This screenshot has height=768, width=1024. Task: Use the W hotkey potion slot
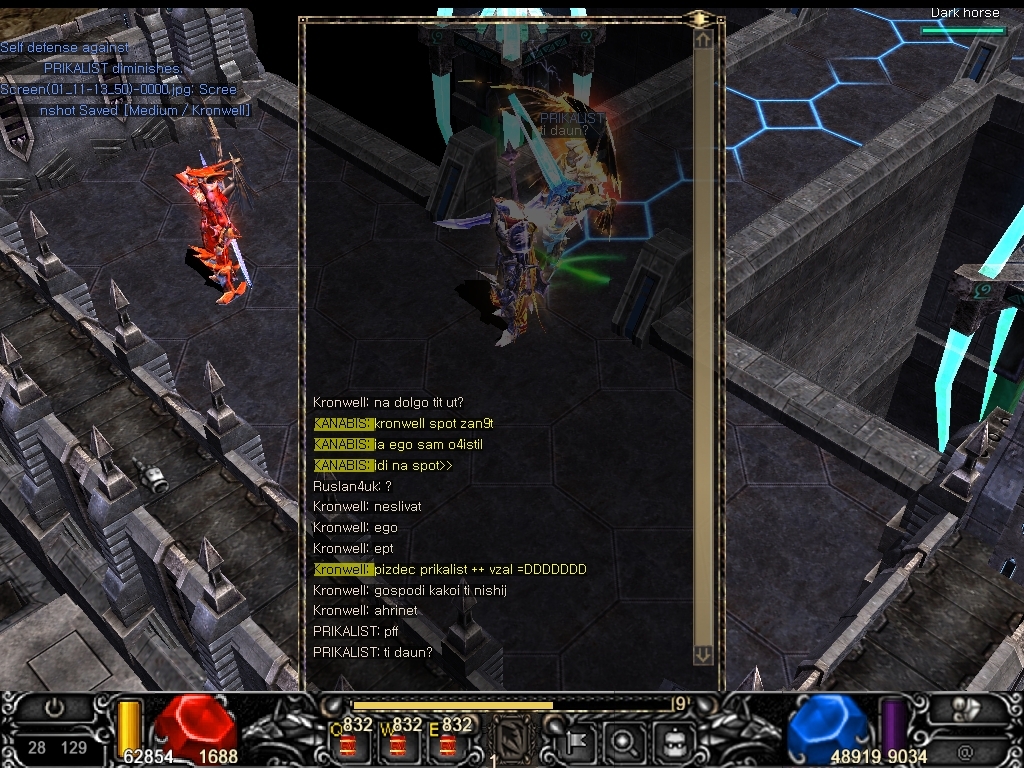399,741
